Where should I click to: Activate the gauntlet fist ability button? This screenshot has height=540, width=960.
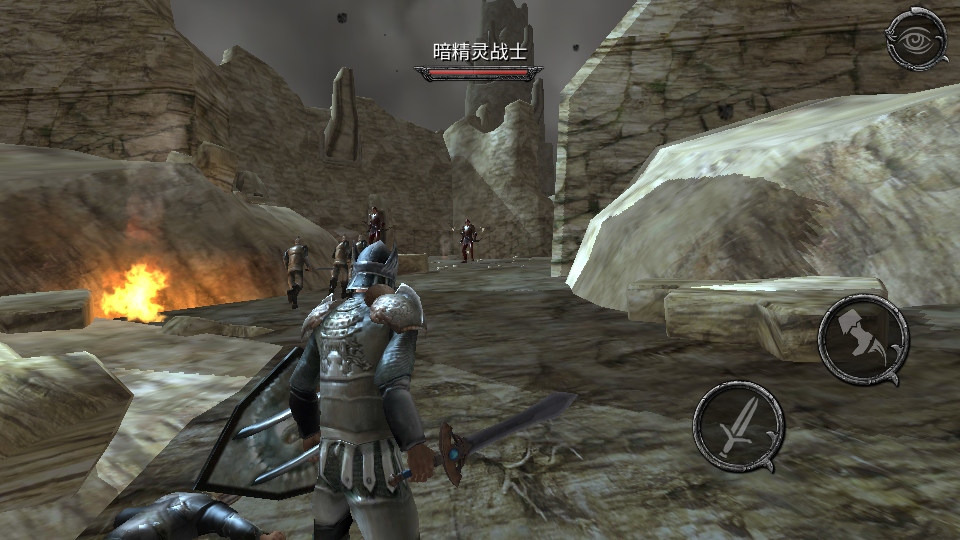tap(862, 340)
